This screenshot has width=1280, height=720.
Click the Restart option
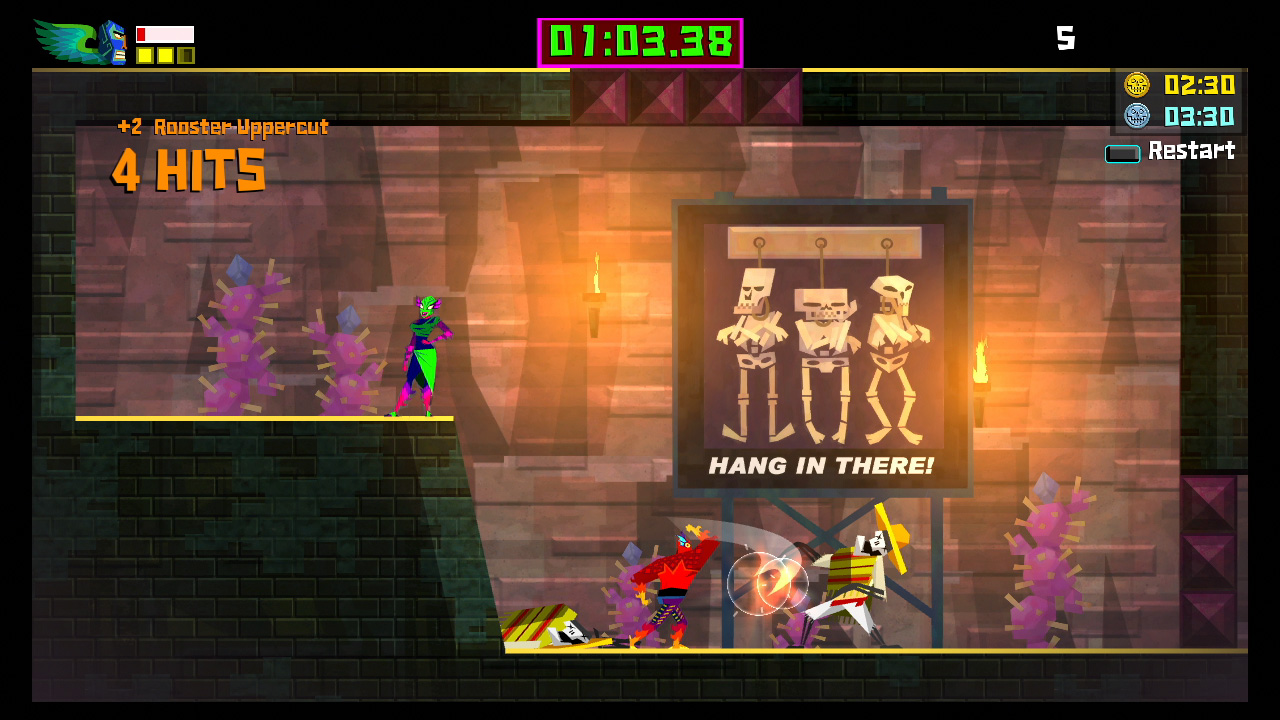tap(1190, 151)
